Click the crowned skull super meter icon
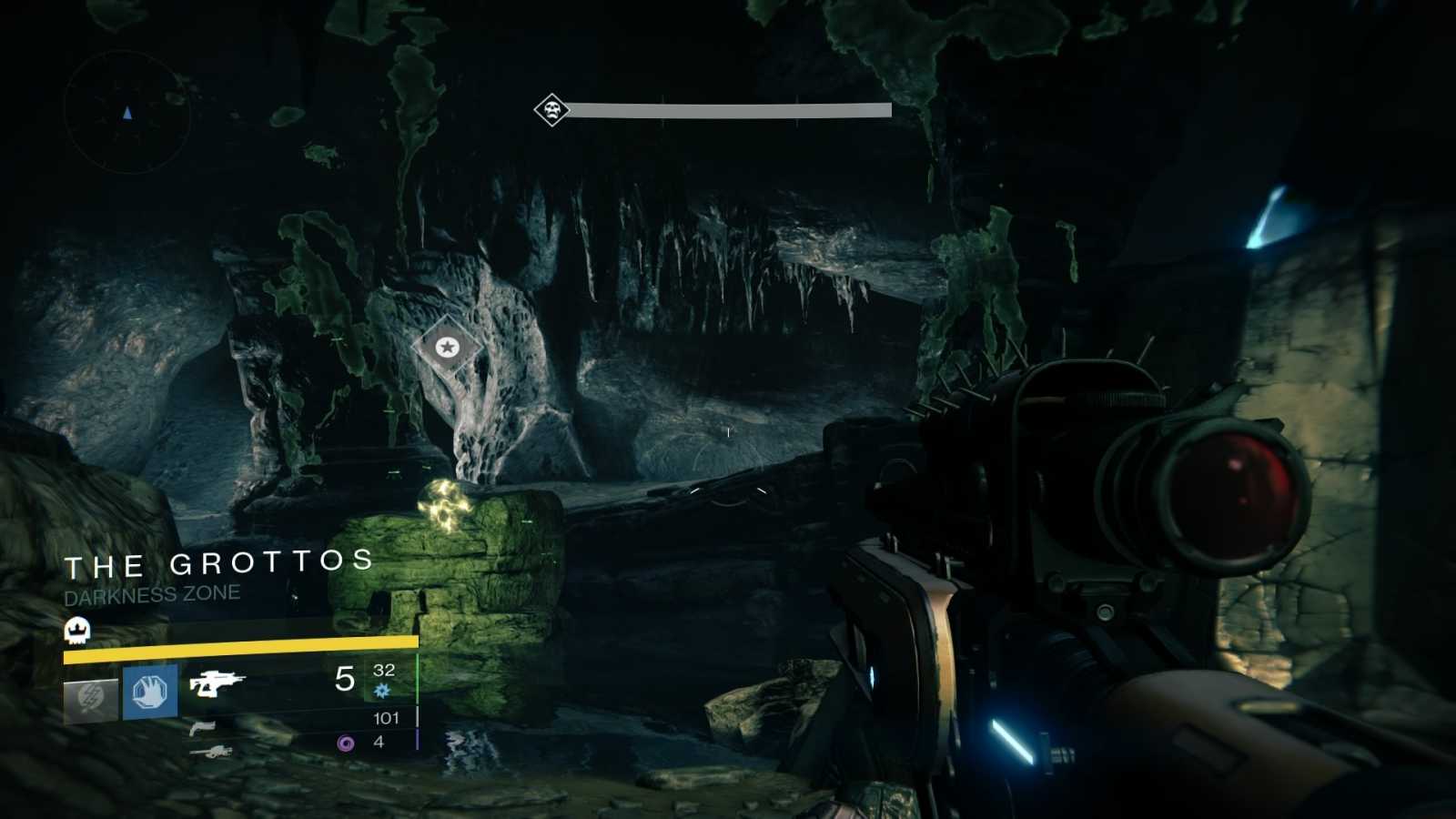Image resolution: width=1456 pixels, height=819 pixels. pyautogui.click(x=76, y=628)
